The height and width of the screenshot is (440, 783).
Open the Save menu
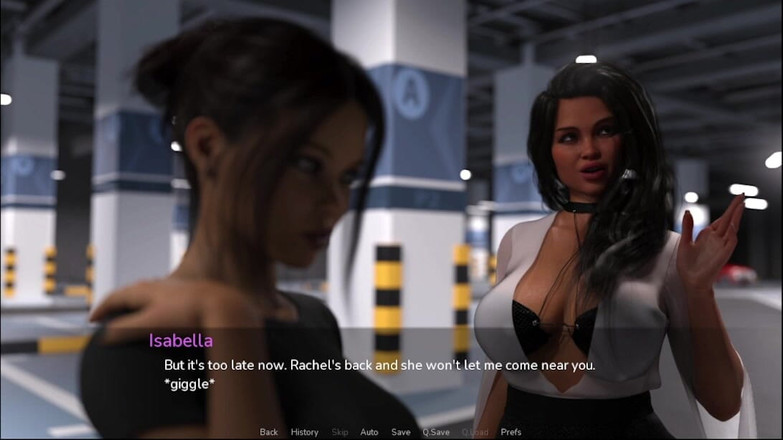pyautogui.click(x=400, y=432)
